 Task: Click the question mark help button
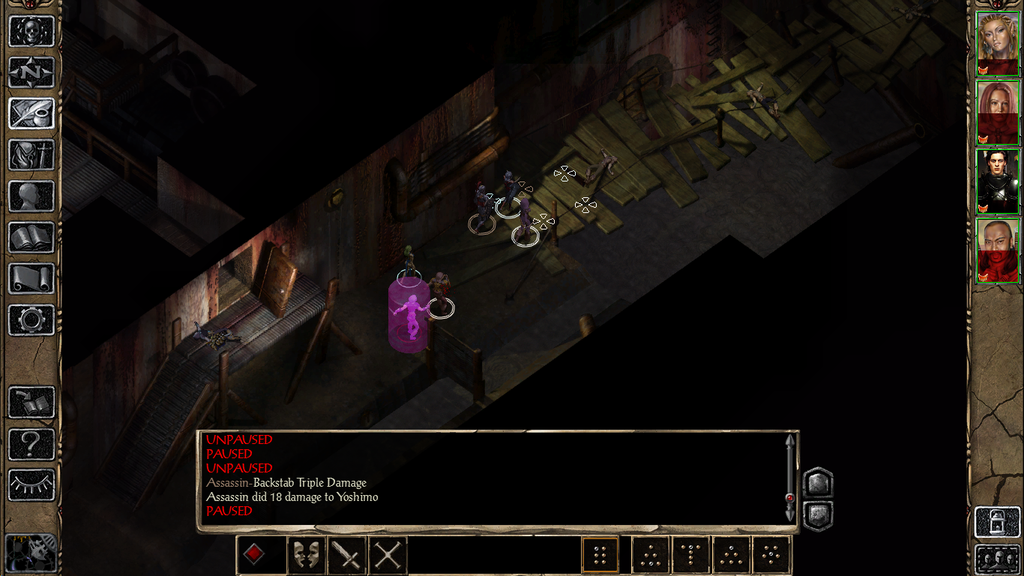[31, 444]
